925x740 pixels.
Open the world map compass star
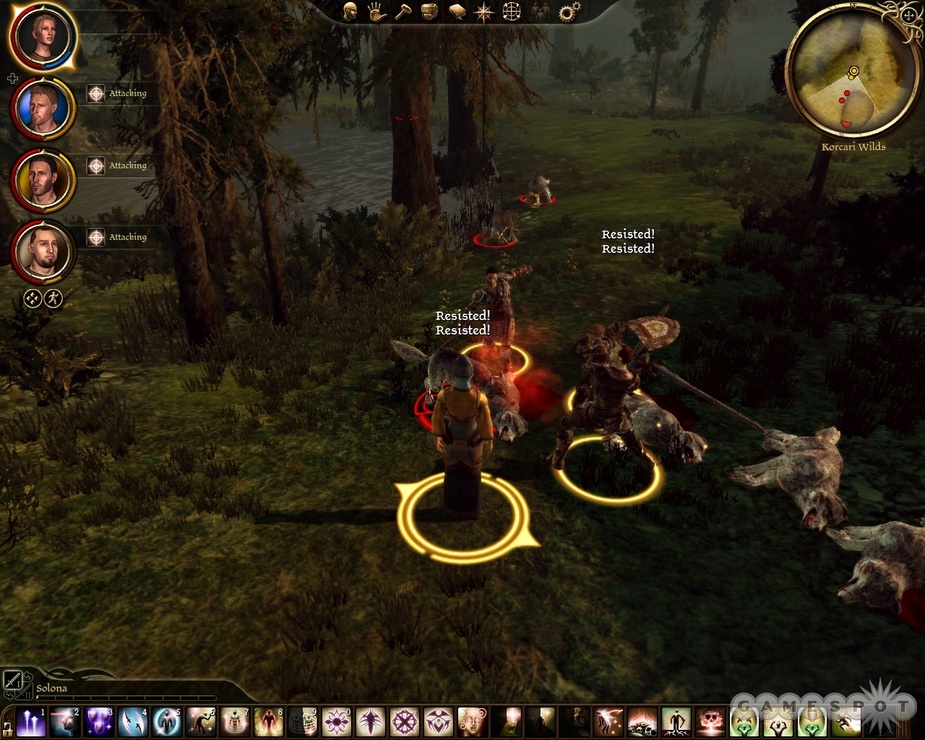484,12
